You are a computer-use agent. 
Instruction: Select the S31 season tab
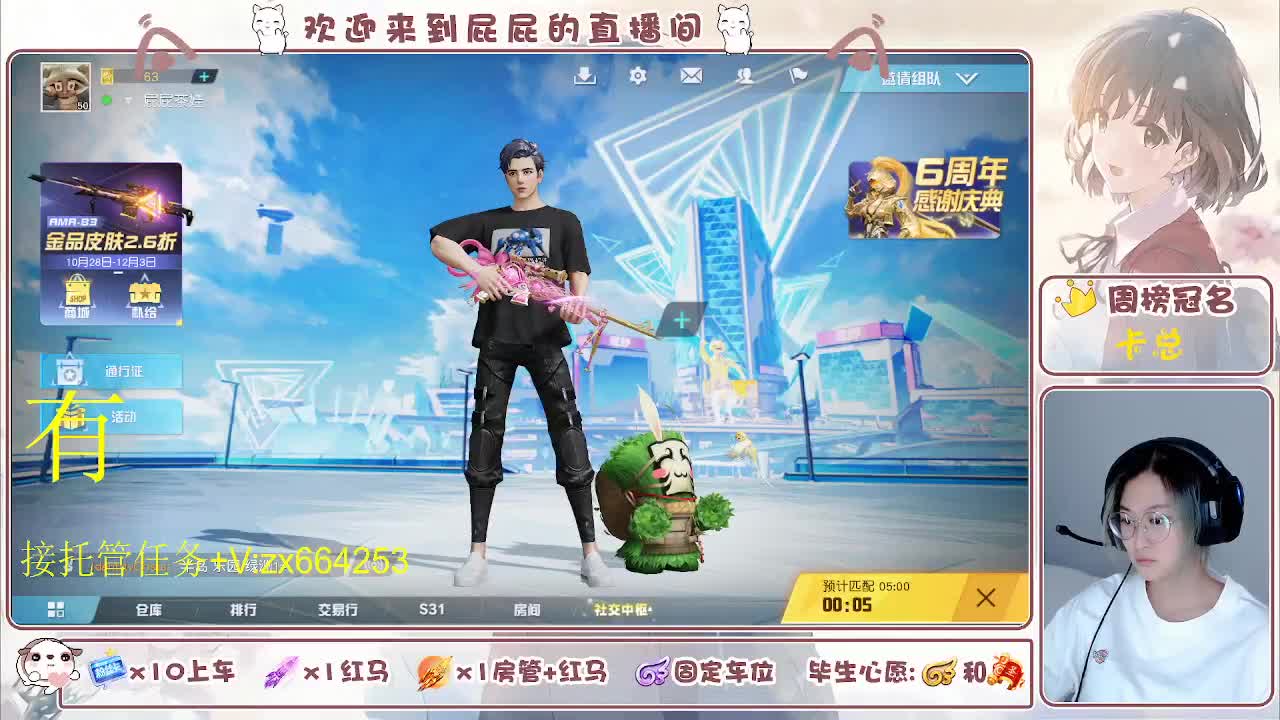[x=430, y=609]
